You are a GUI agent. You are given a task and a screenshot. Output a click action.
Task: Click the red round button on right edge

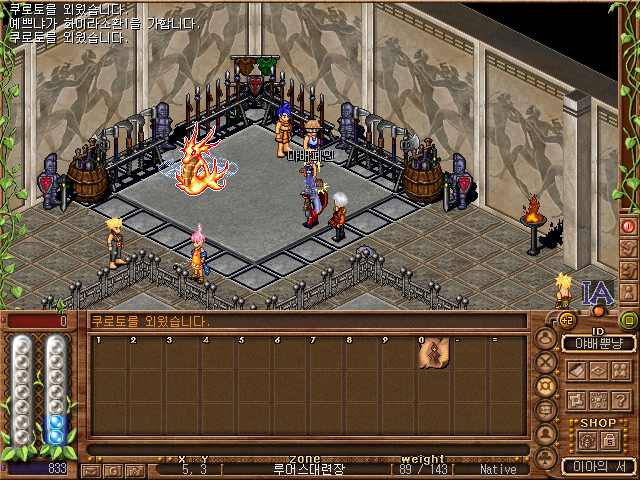(x=629, y=226)
